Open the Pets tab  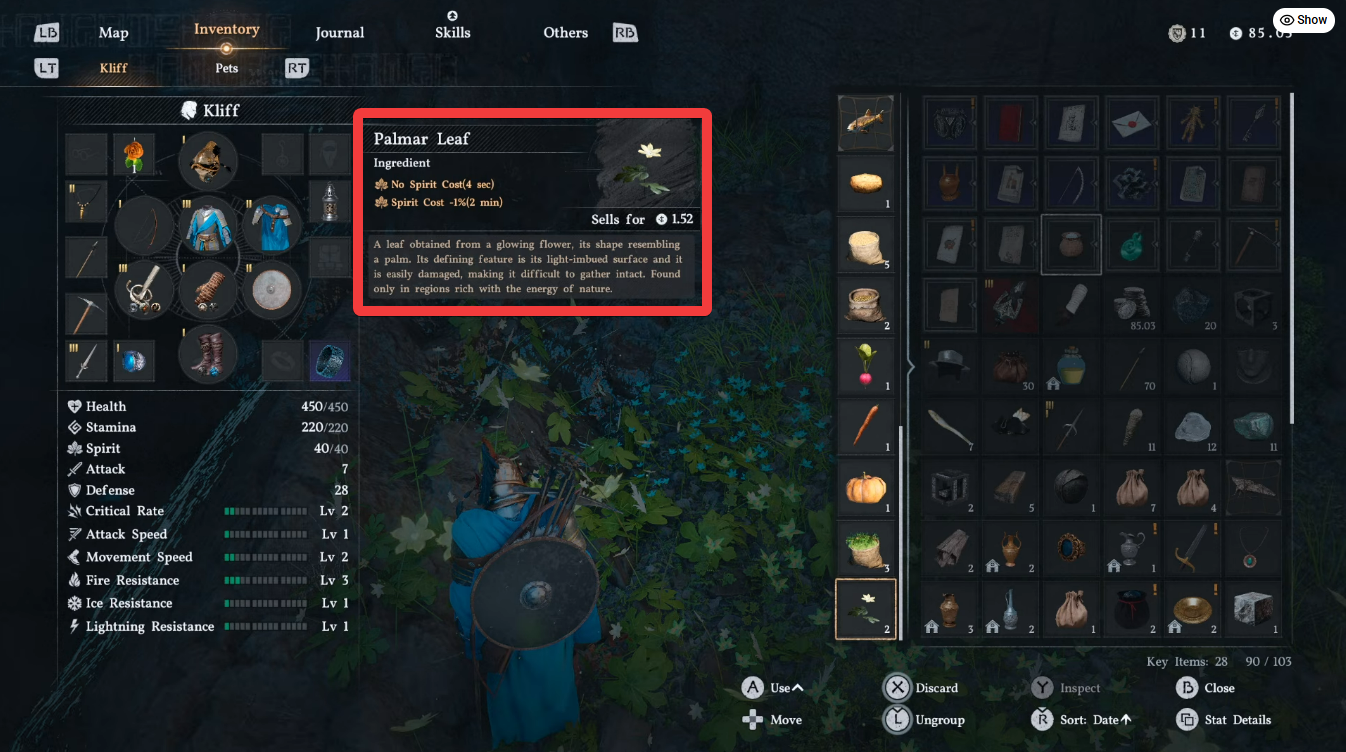(226, 68)
